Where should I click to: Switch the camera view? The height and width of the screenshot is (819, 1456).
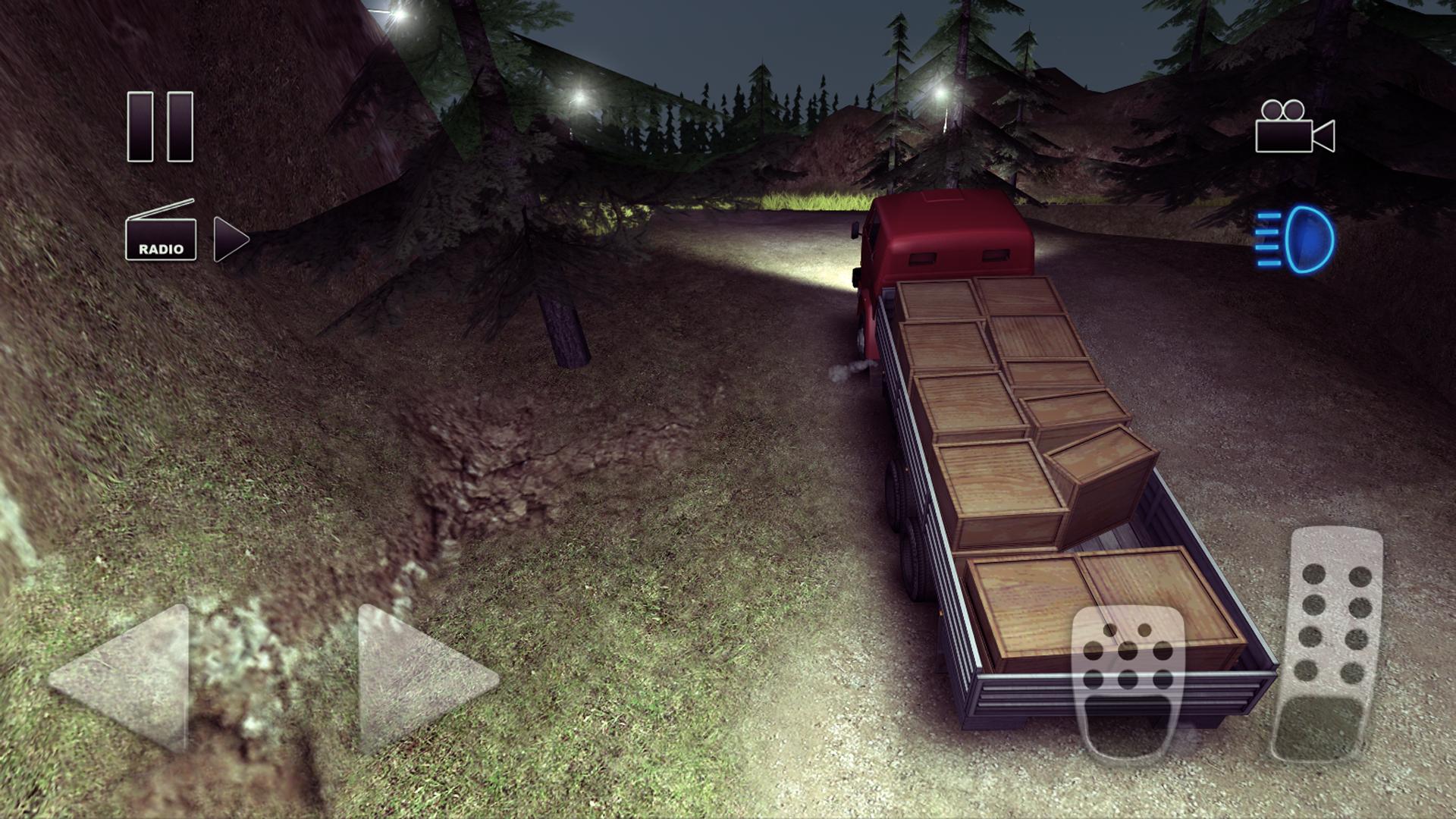click(x=1294, y=127)
